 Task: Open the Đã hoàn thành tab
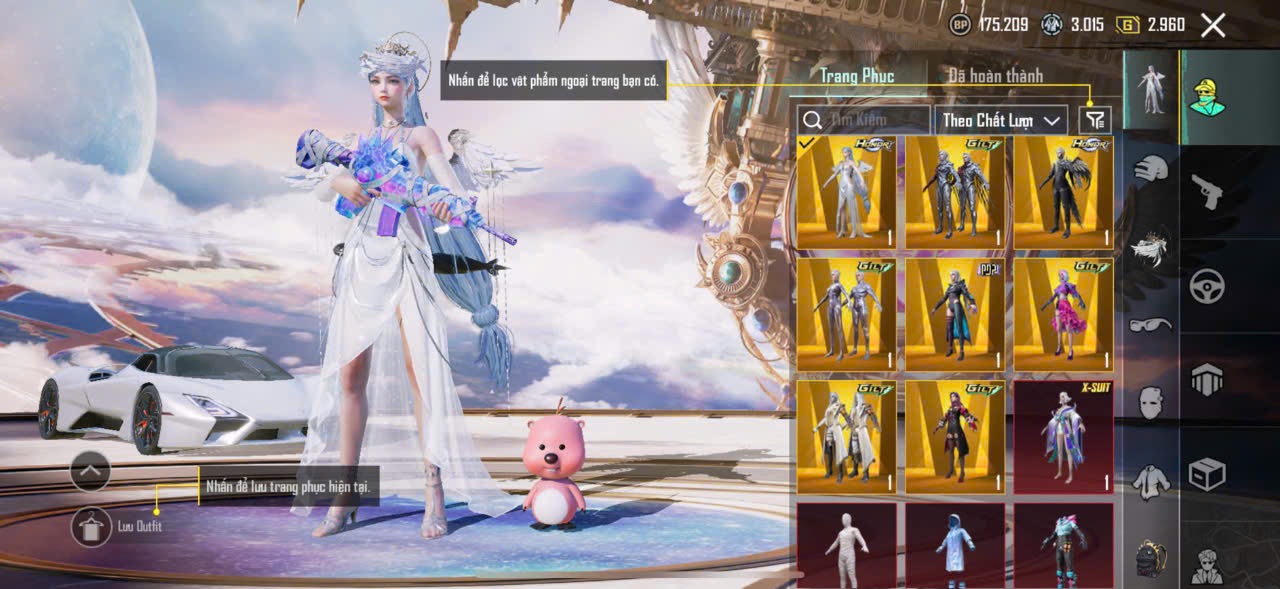click(995, 76)
